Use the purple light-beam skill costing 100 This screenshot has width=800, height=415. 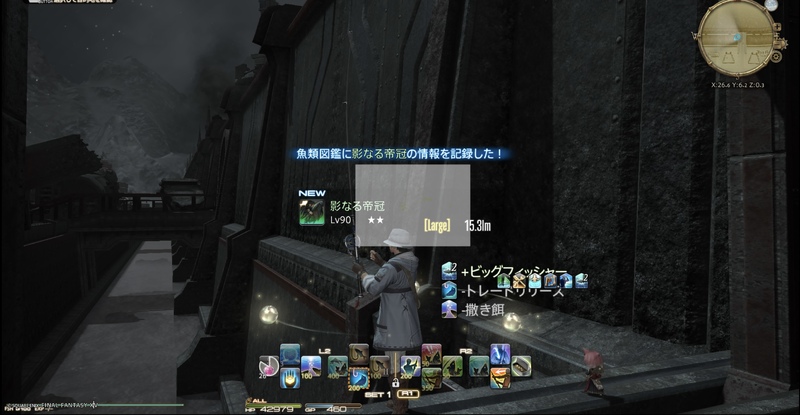(x=312, y=366)
